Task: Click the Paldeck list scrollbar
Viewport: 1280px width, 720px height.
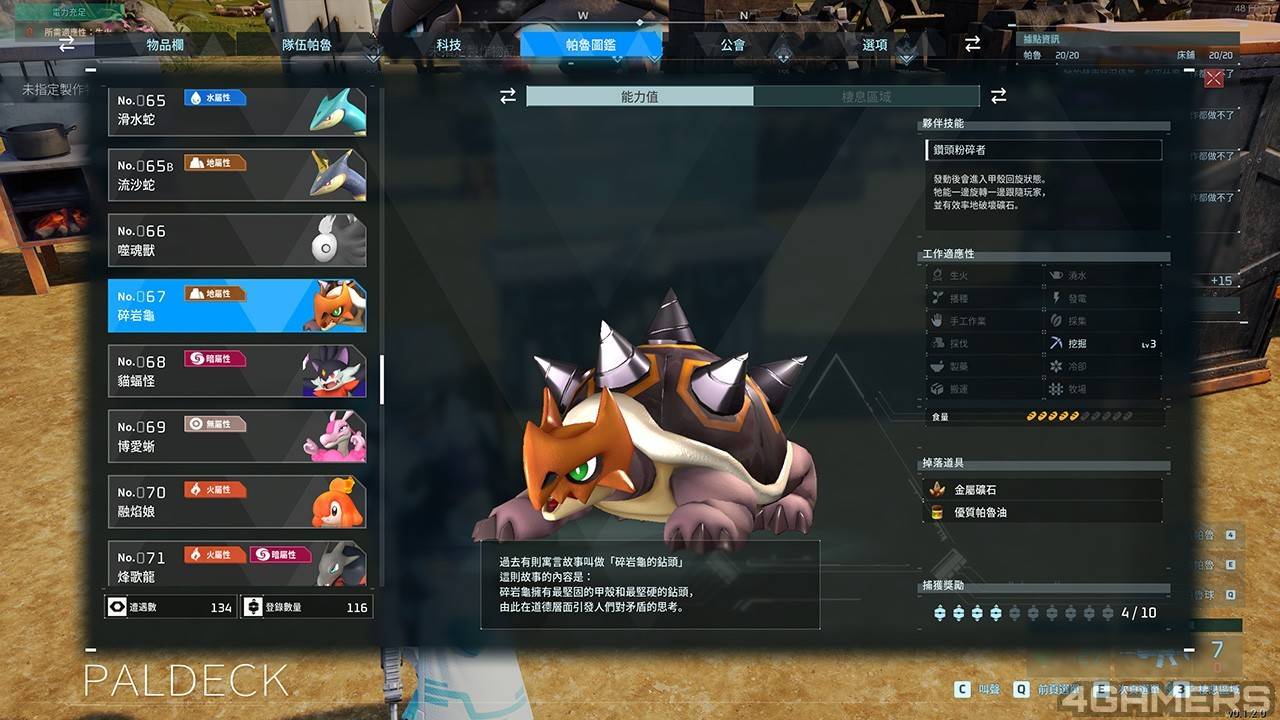Action: point(382,379)
